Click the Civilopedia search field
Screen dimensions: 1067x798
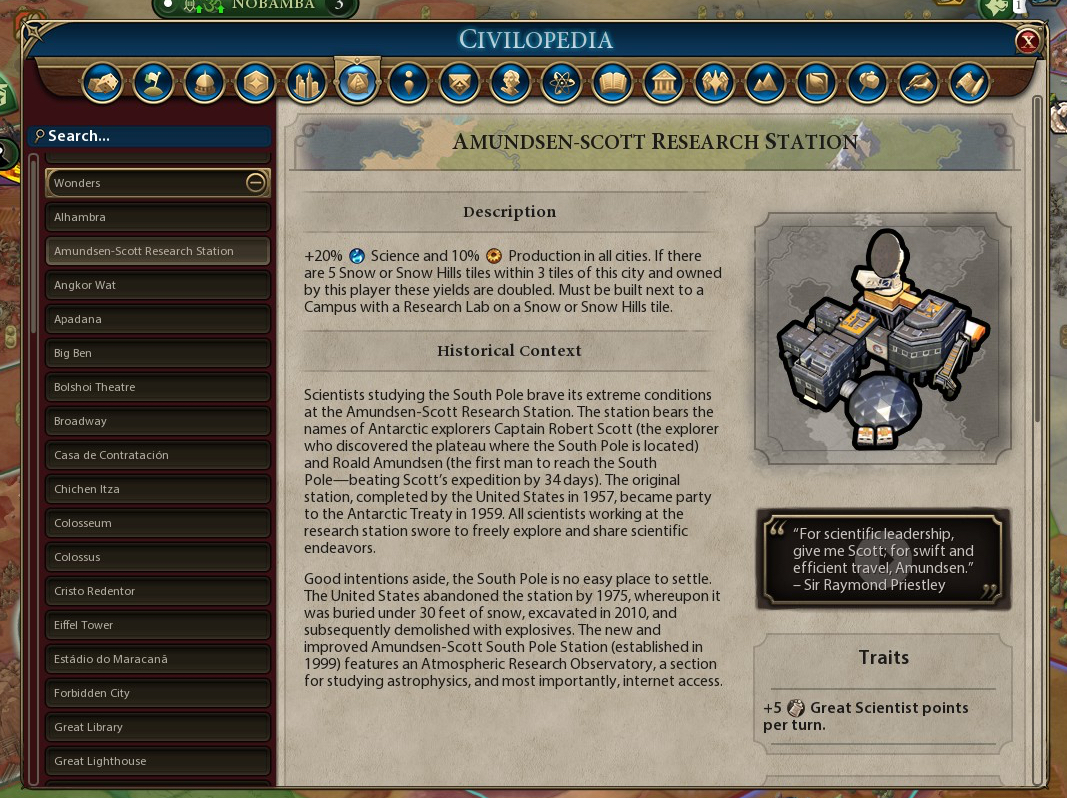[x=155, y=136]
